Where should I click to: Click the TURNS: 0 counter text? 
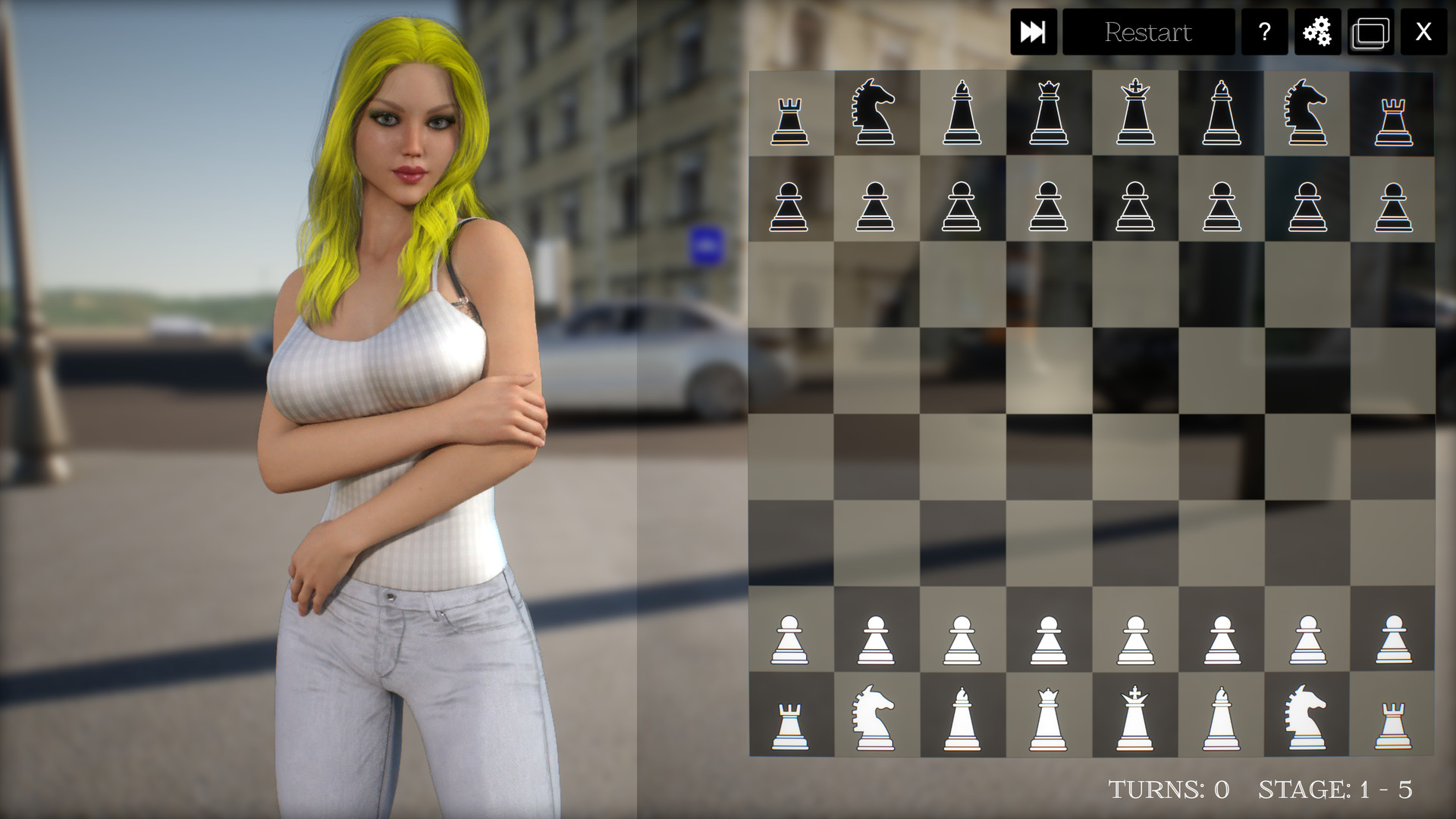click(1168, 789)
